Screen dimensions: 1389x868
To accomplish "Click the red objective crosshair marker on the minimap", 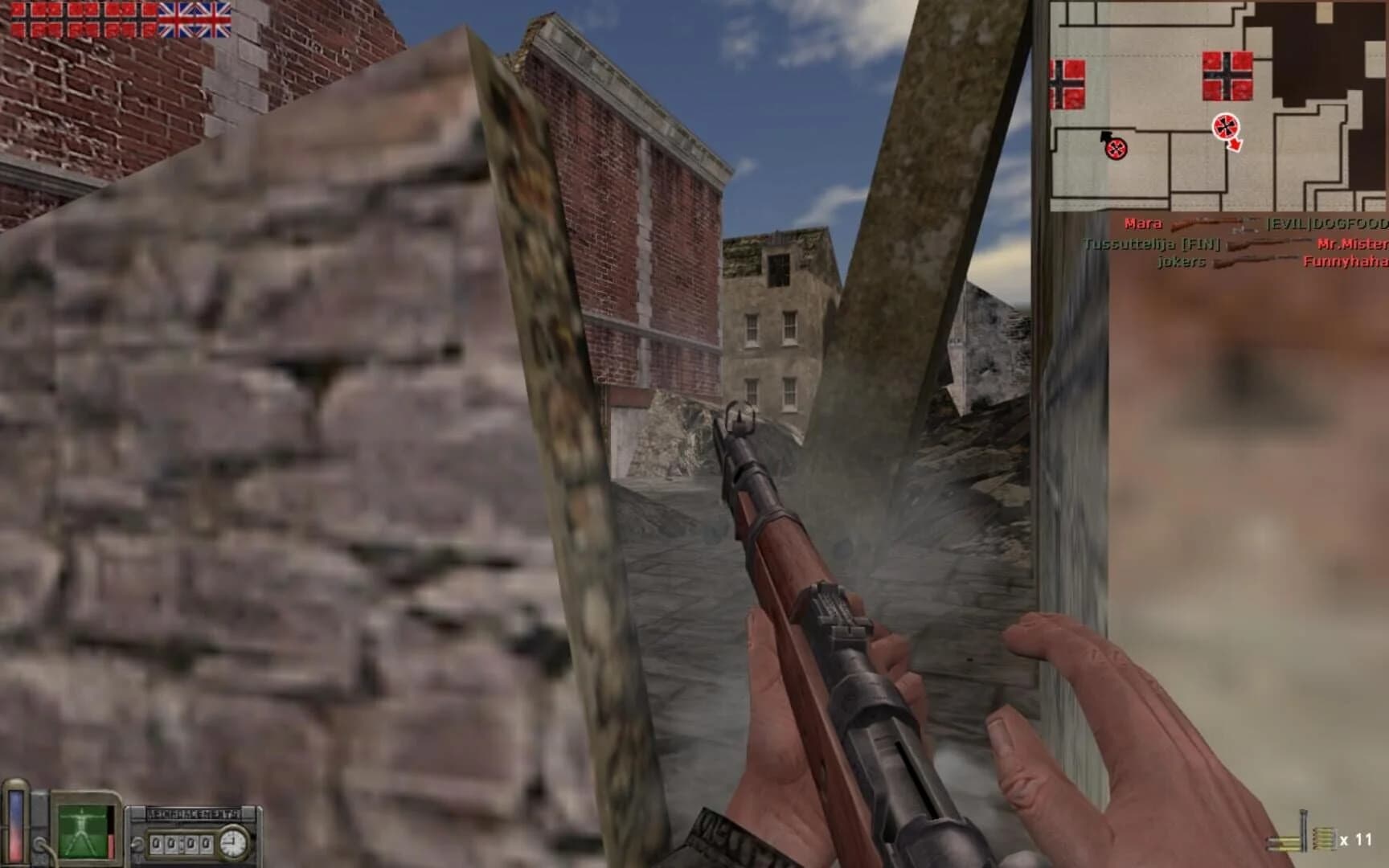I will (x=1224, y=127).
